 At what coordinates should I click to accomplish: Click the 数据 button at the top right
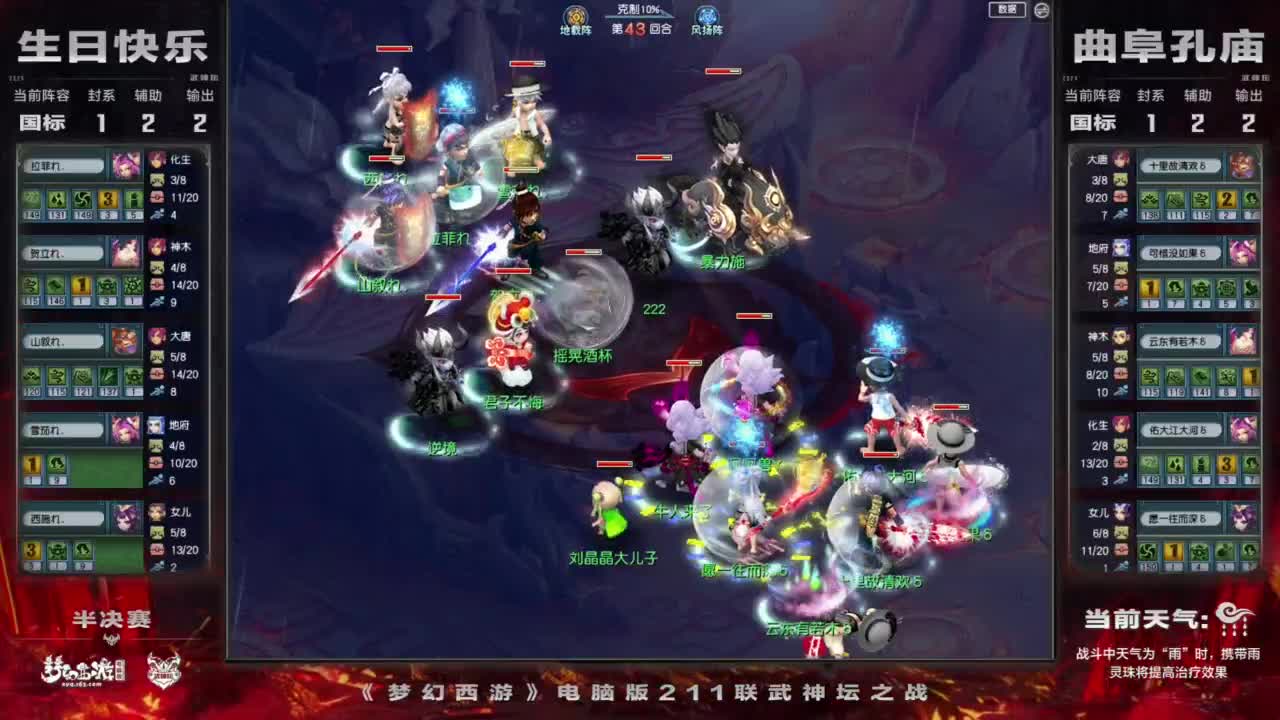[x=1009, y=10]
